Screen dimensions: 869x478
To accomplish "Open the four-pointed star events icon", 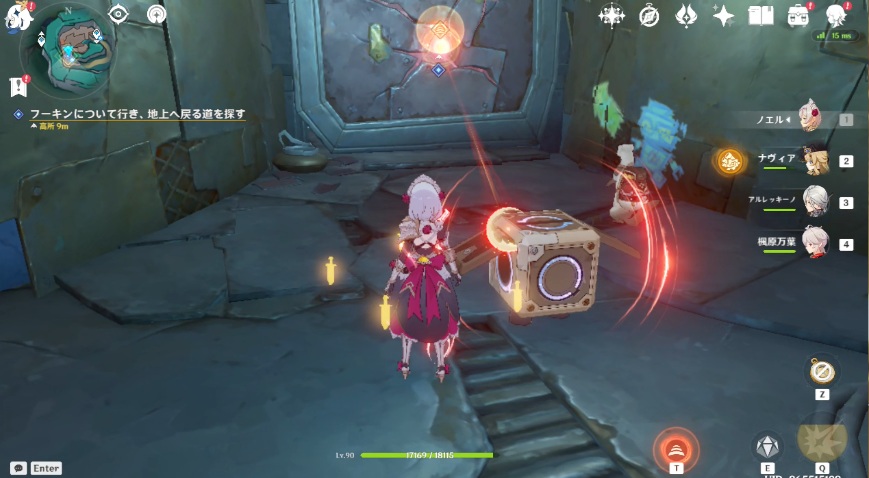I will coord(611,15).
